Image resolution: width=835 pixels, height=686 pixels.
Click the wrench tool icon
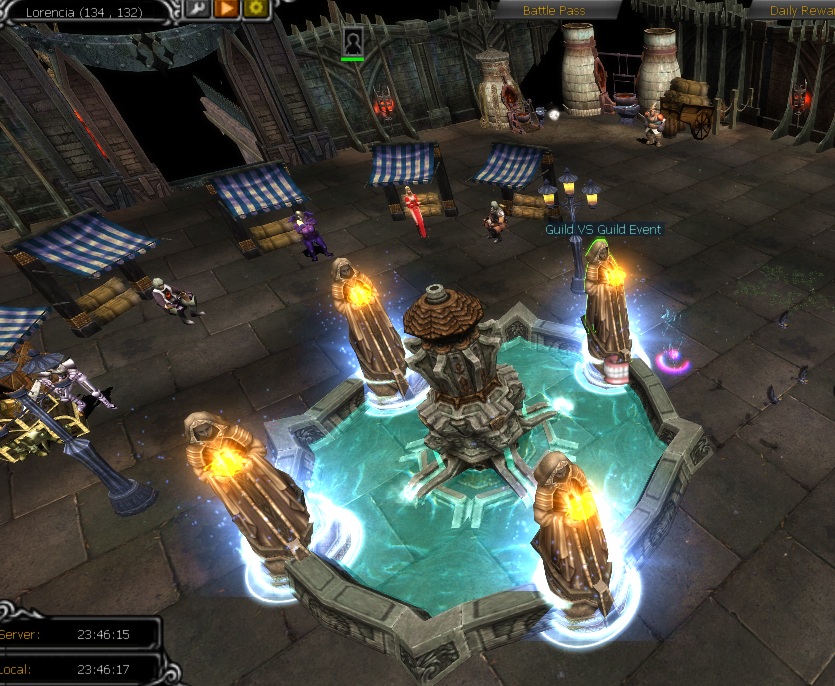(x=198, y=8)
